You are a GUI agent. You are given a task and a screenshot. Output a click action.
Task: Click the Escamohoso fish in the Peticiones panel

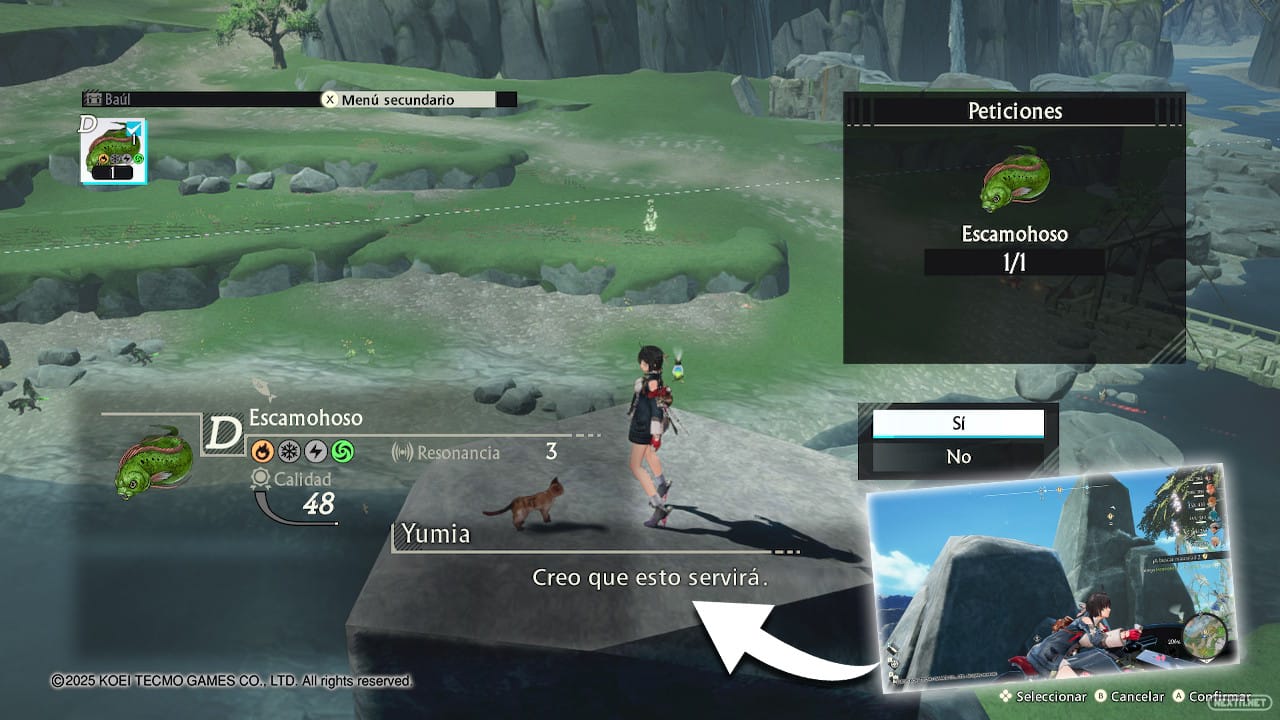(x=1013, y=178)
